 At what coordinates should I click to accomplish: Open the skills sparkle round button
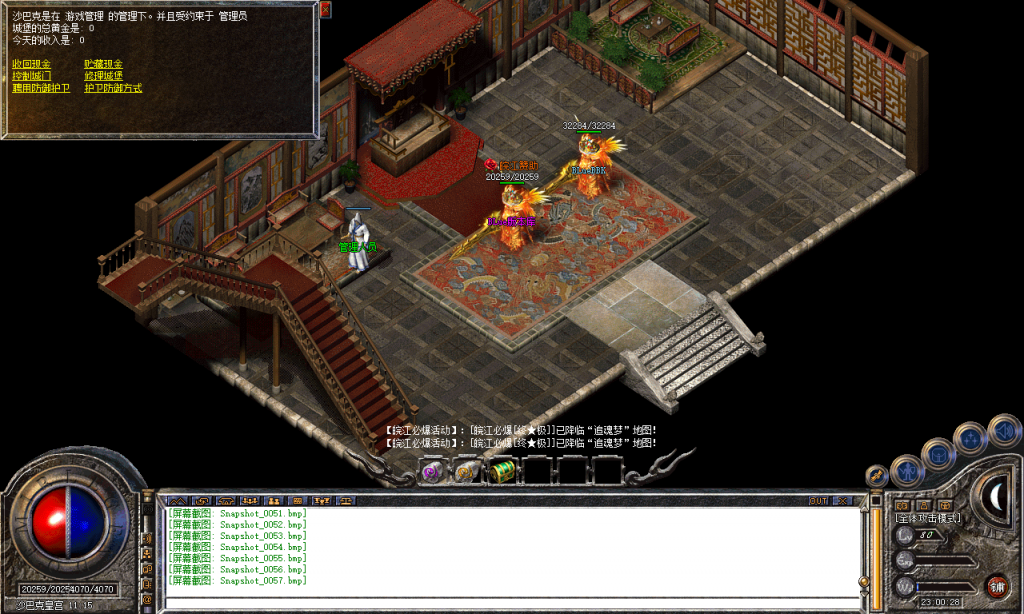point(971,438)
